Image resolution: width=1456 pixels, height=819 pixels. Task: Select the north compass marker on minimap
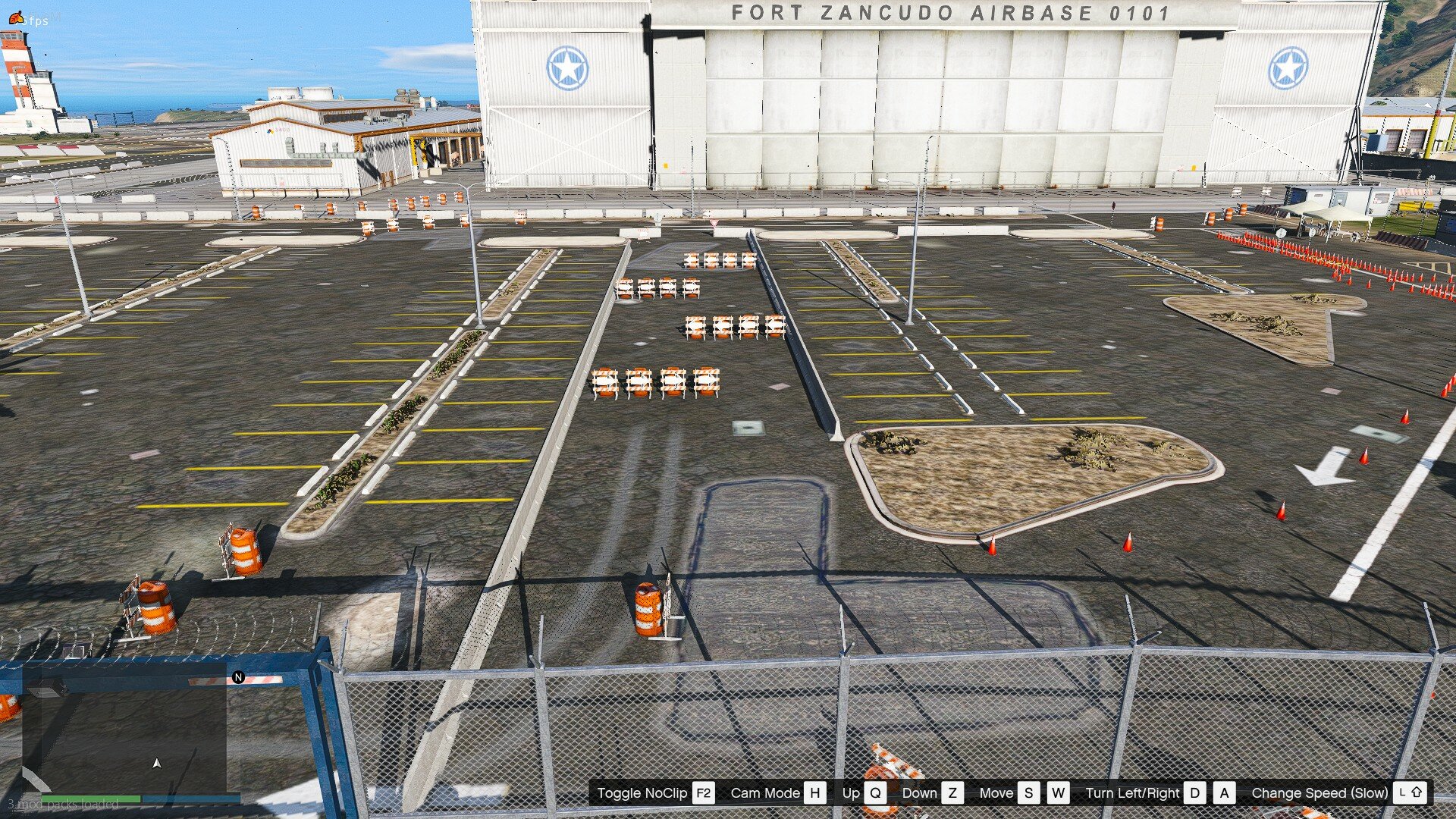pos(238,677)
